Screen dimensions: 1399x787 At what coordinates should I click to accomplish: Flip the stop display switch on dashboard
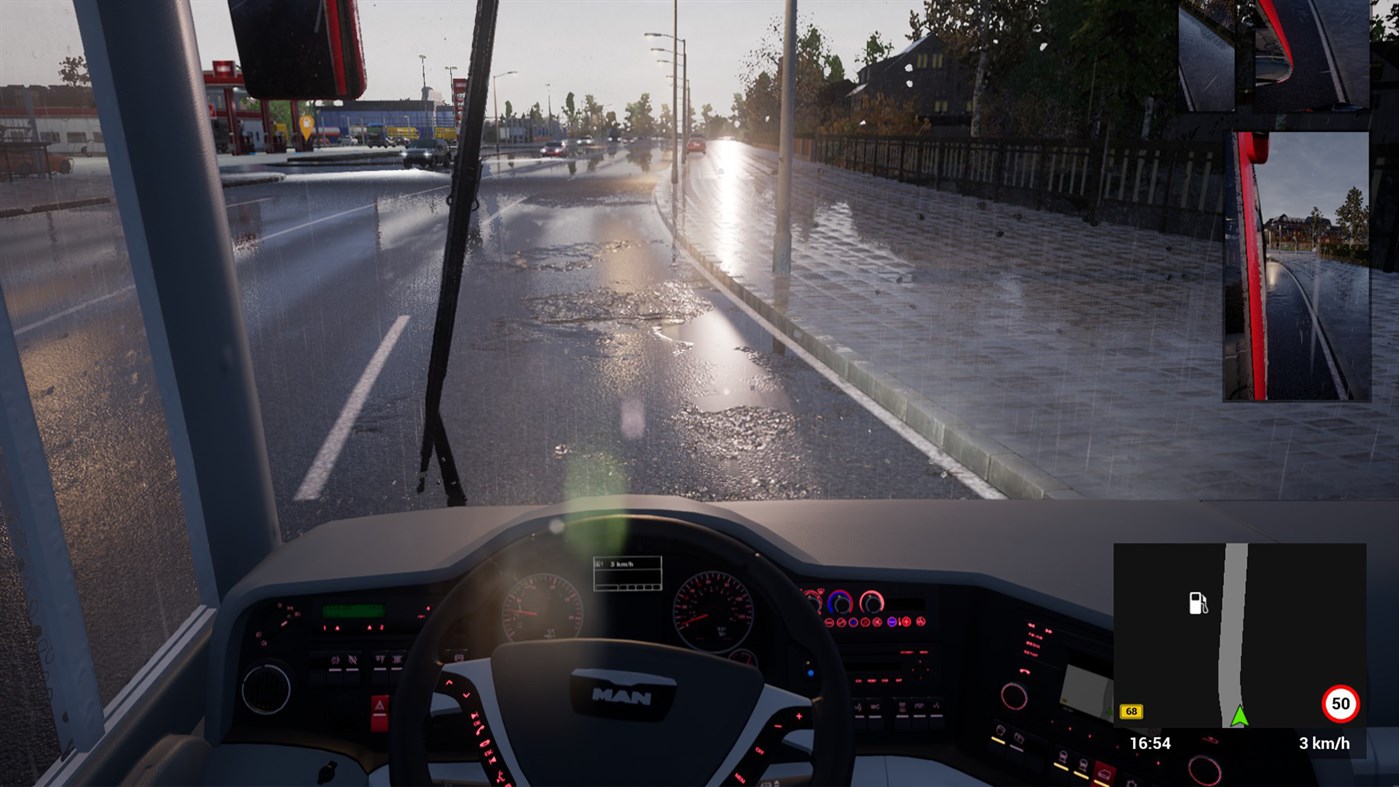click(x=902, y=707)
